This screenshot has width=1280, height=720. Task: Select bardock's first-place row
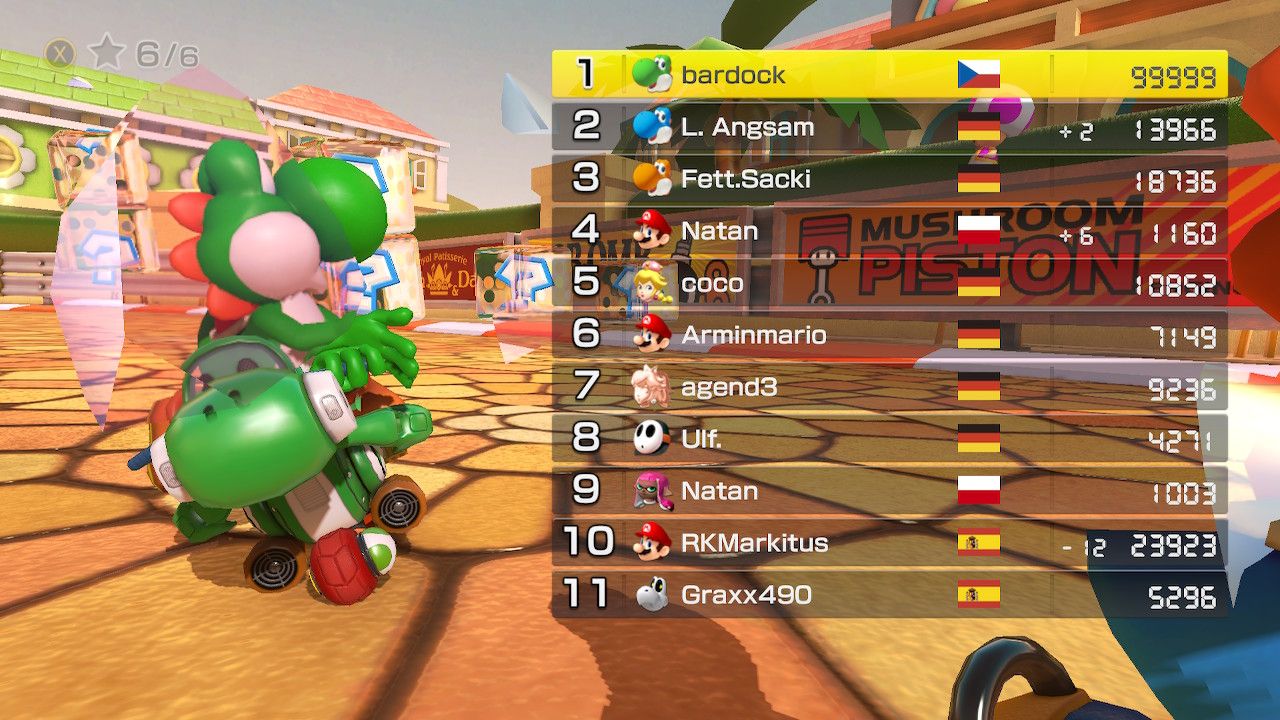coord(889,75)
